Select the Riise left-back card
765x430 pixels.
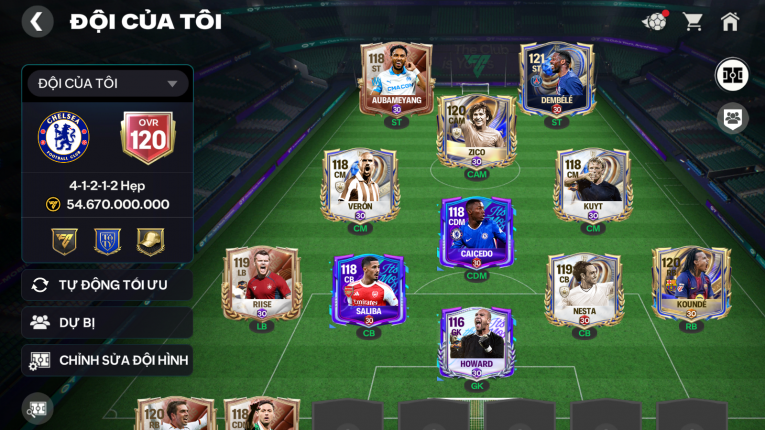261,284
